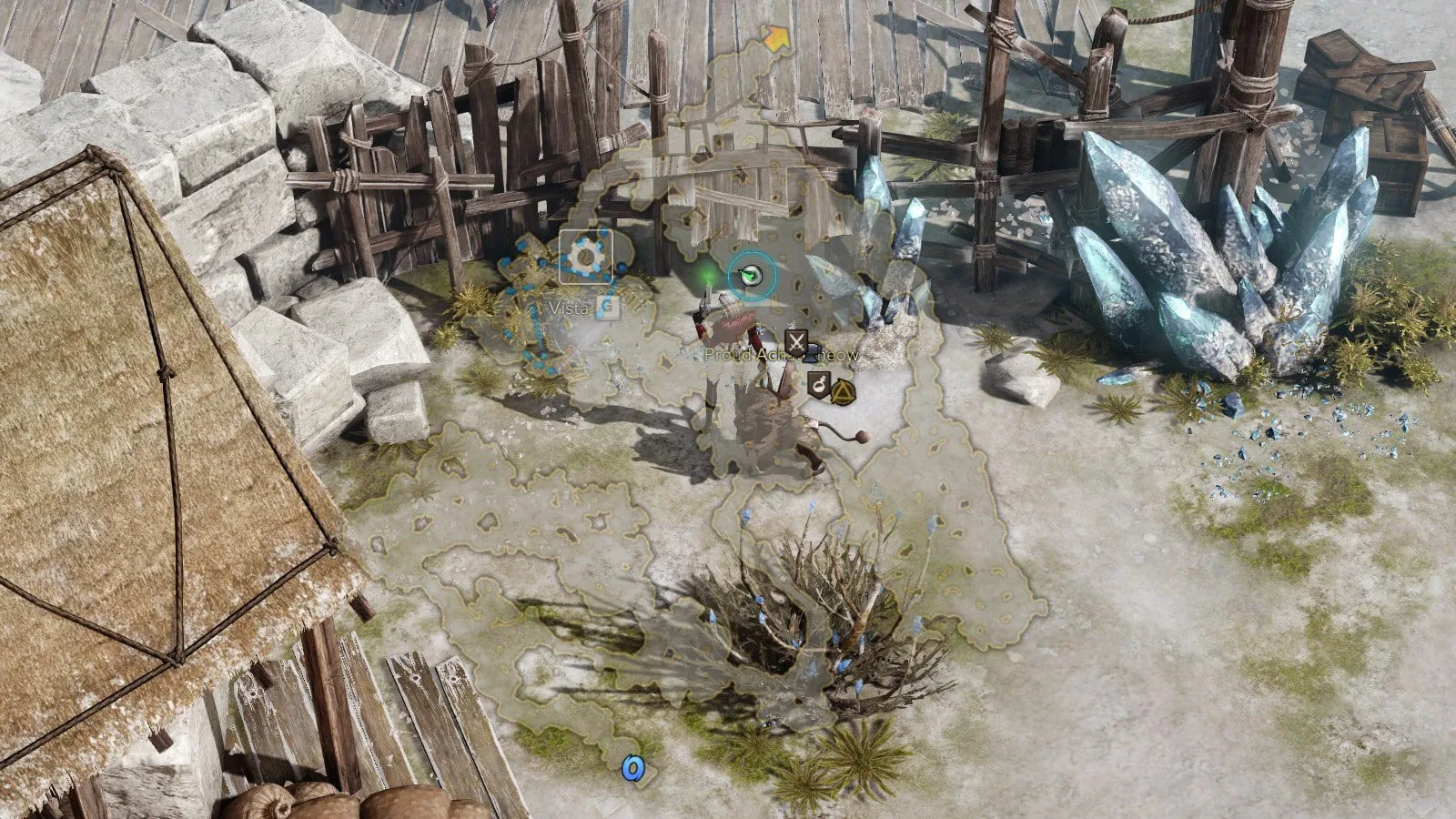Select the blue swirl portal marker
1456x819 pixels.
pos(633,769)
